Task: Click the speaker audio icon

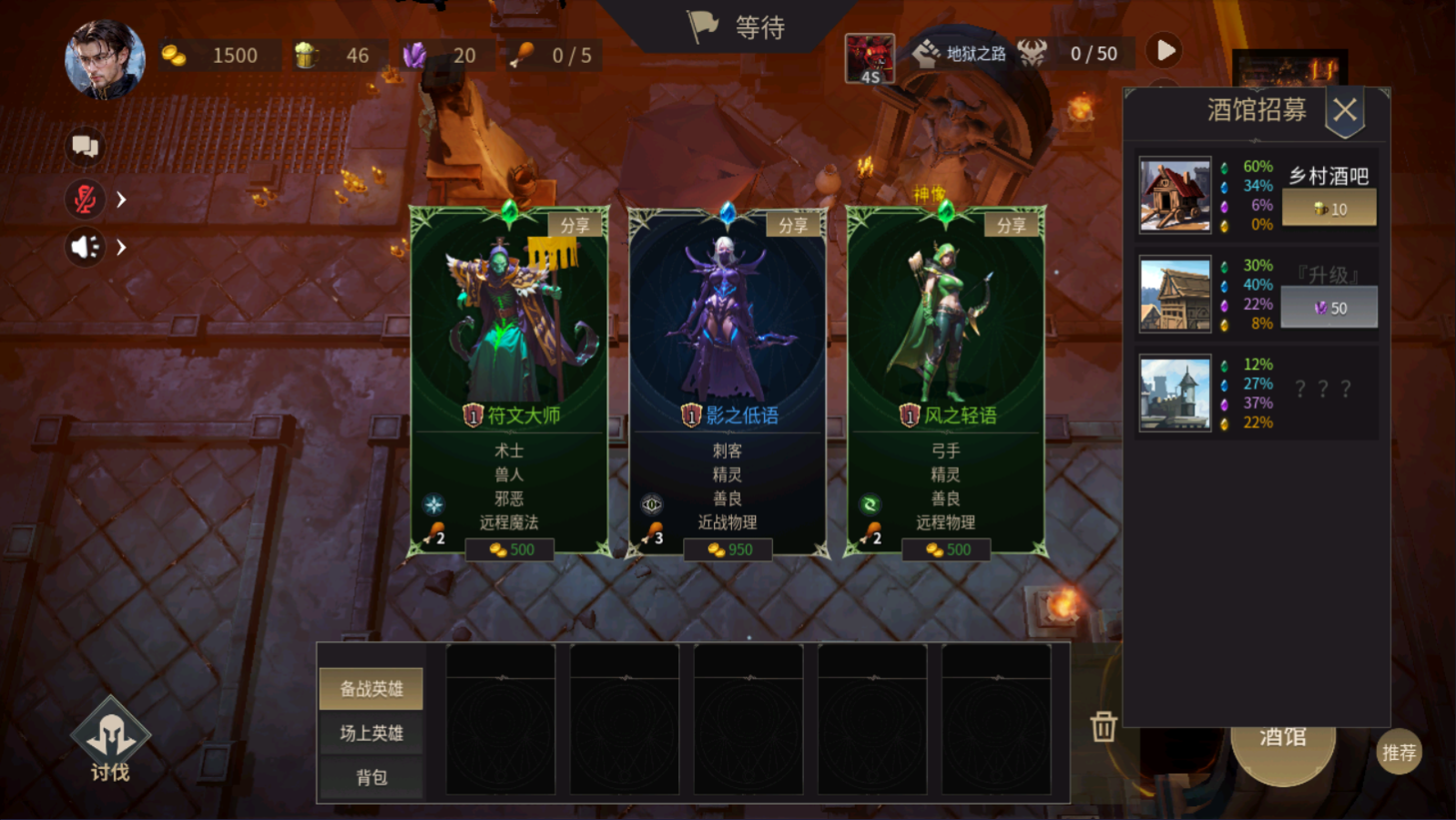Action: tap(85, 247)
